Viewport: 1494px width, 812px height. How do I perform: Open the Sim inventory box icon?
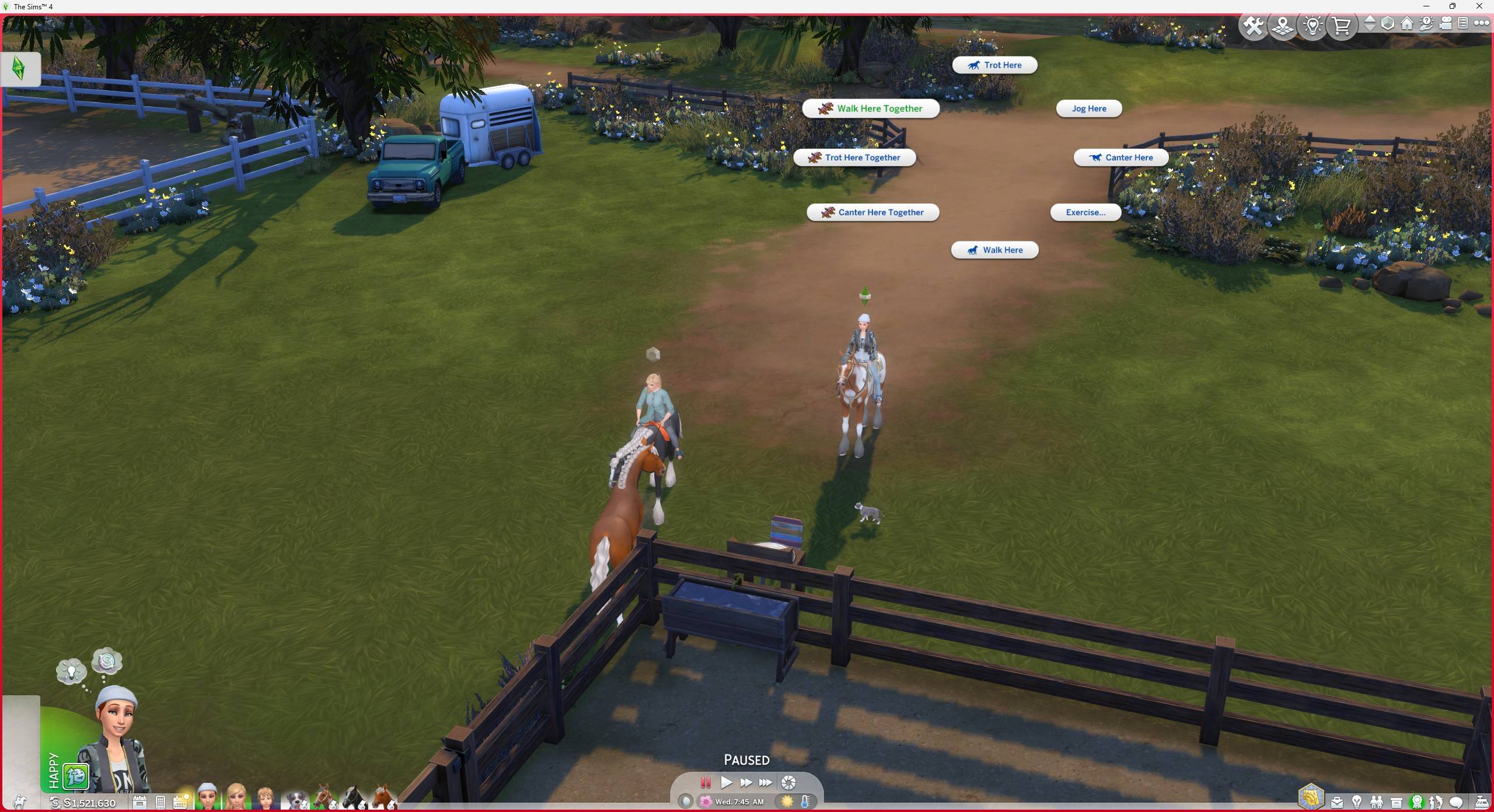(1396, 801)
